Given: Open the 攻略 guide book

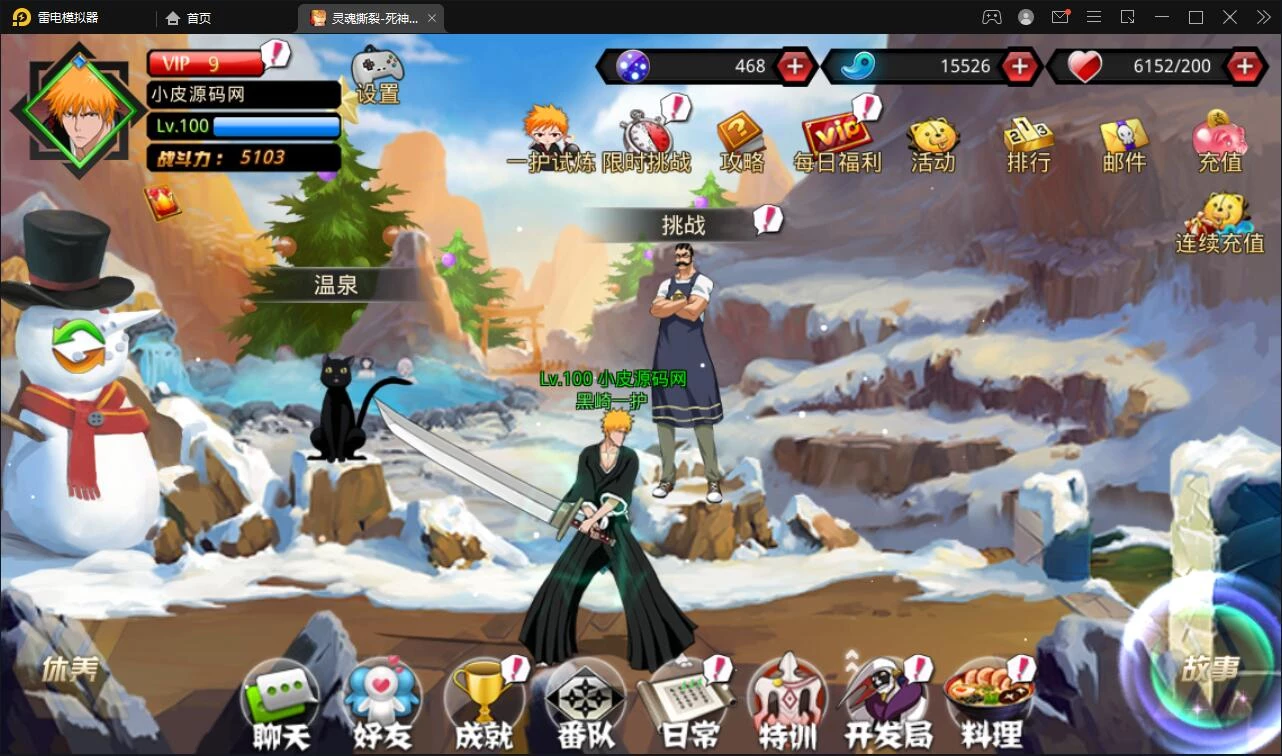Looking at the screenshot, I should (741, 141).
